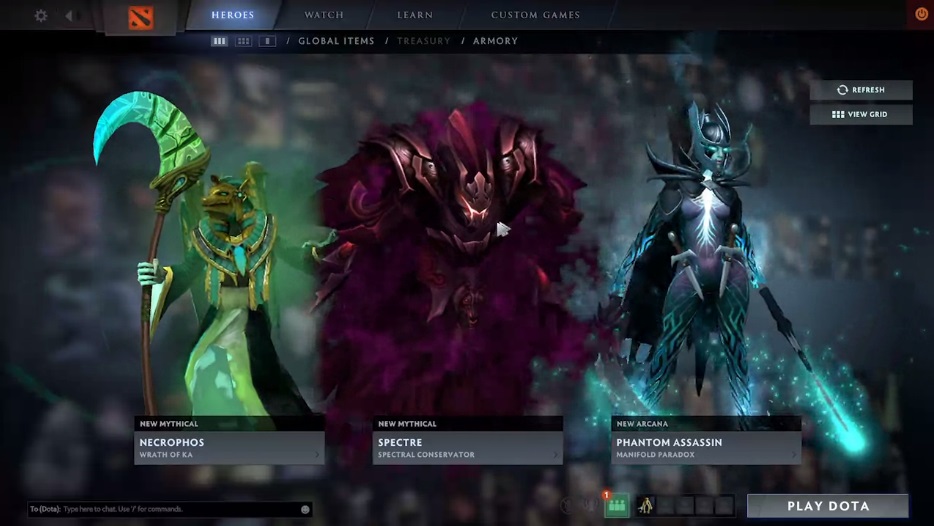Go to the Learn tab
Viewport: 934px width, 526px height.
[414, 15]
